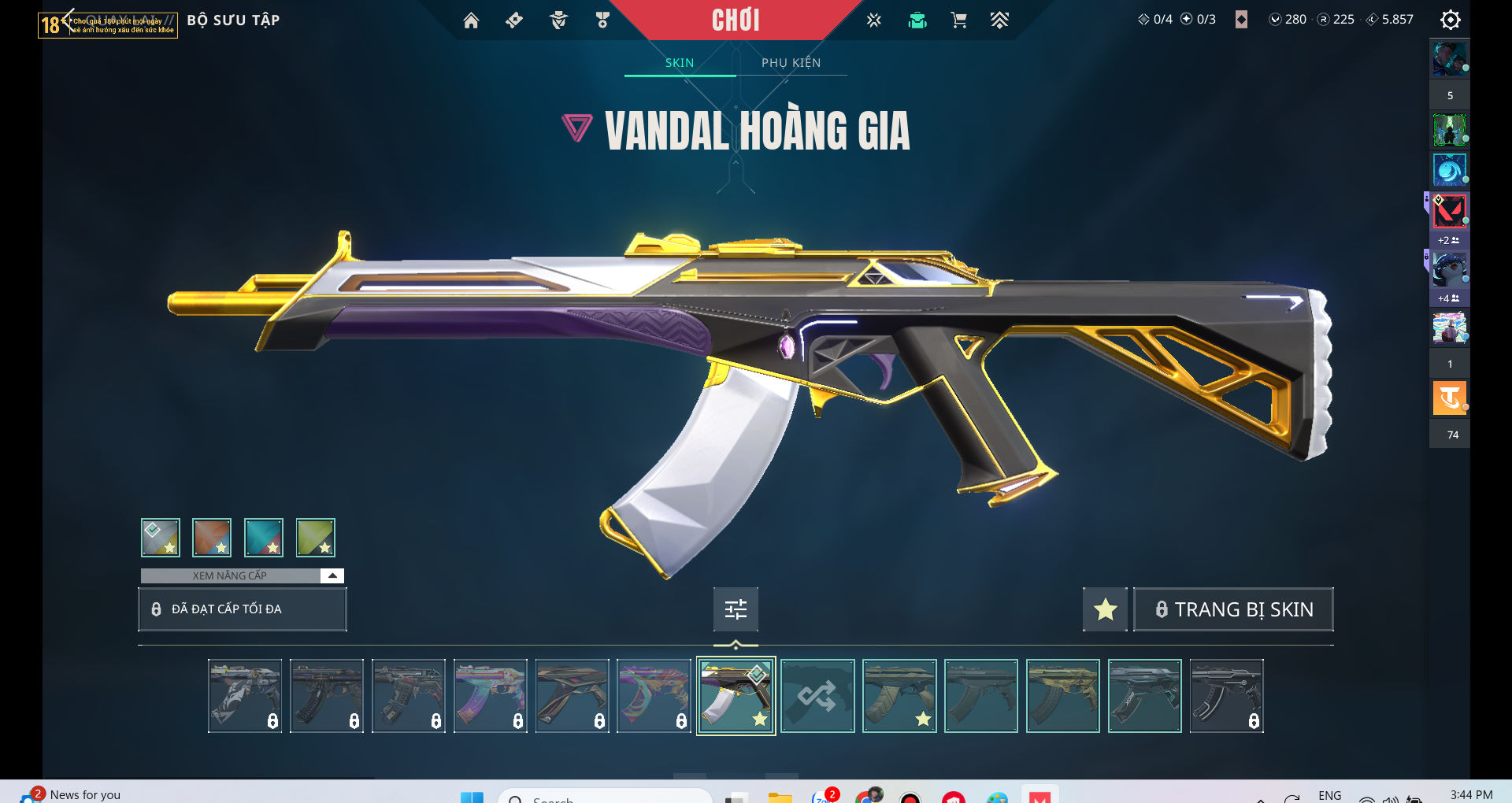Go to the home icon
This screenshot has width=1512, height=803.
click(x=471, y=20)
